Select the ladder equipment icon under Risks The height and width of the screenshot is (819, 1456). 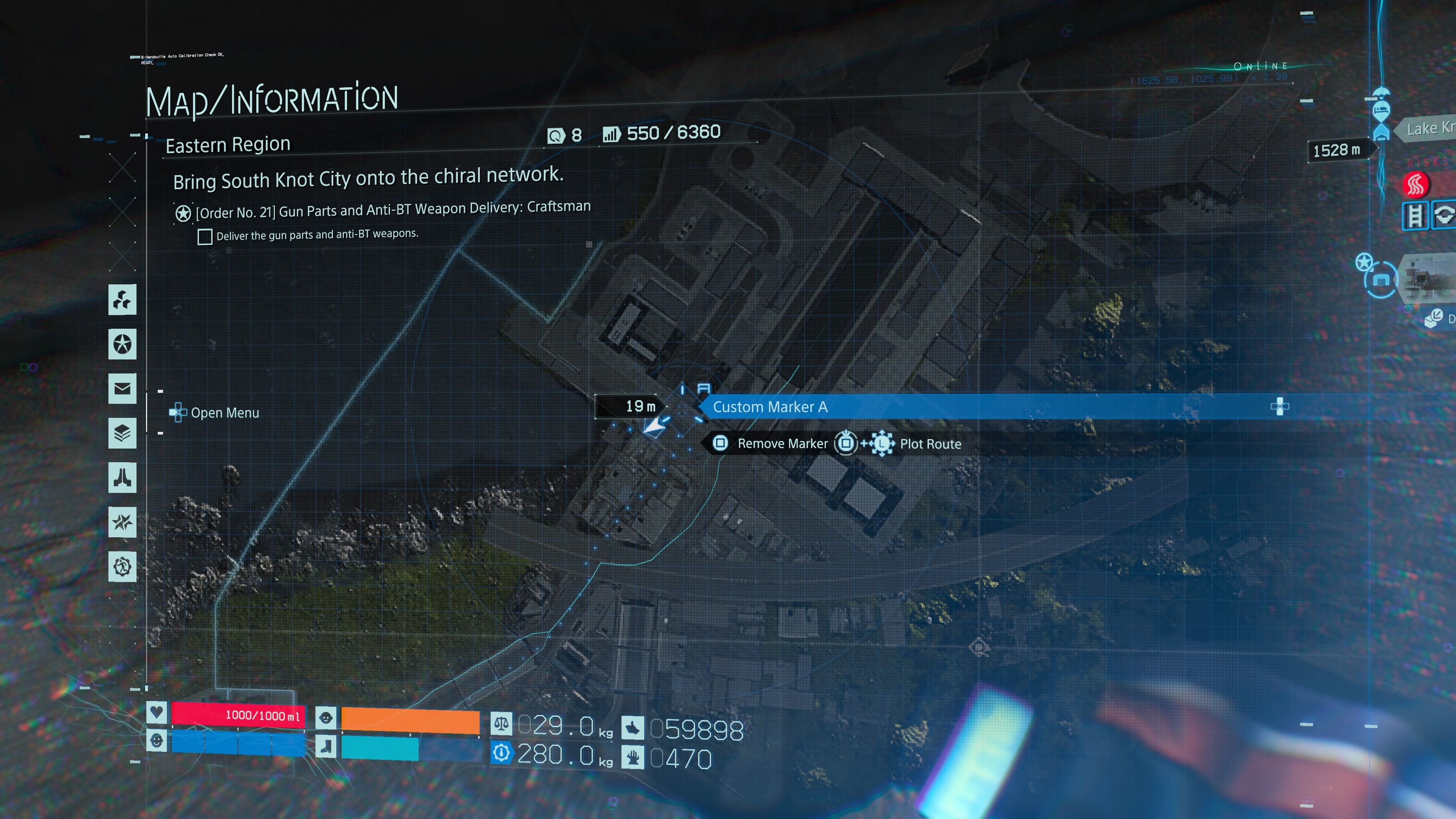coord(1416,216)
